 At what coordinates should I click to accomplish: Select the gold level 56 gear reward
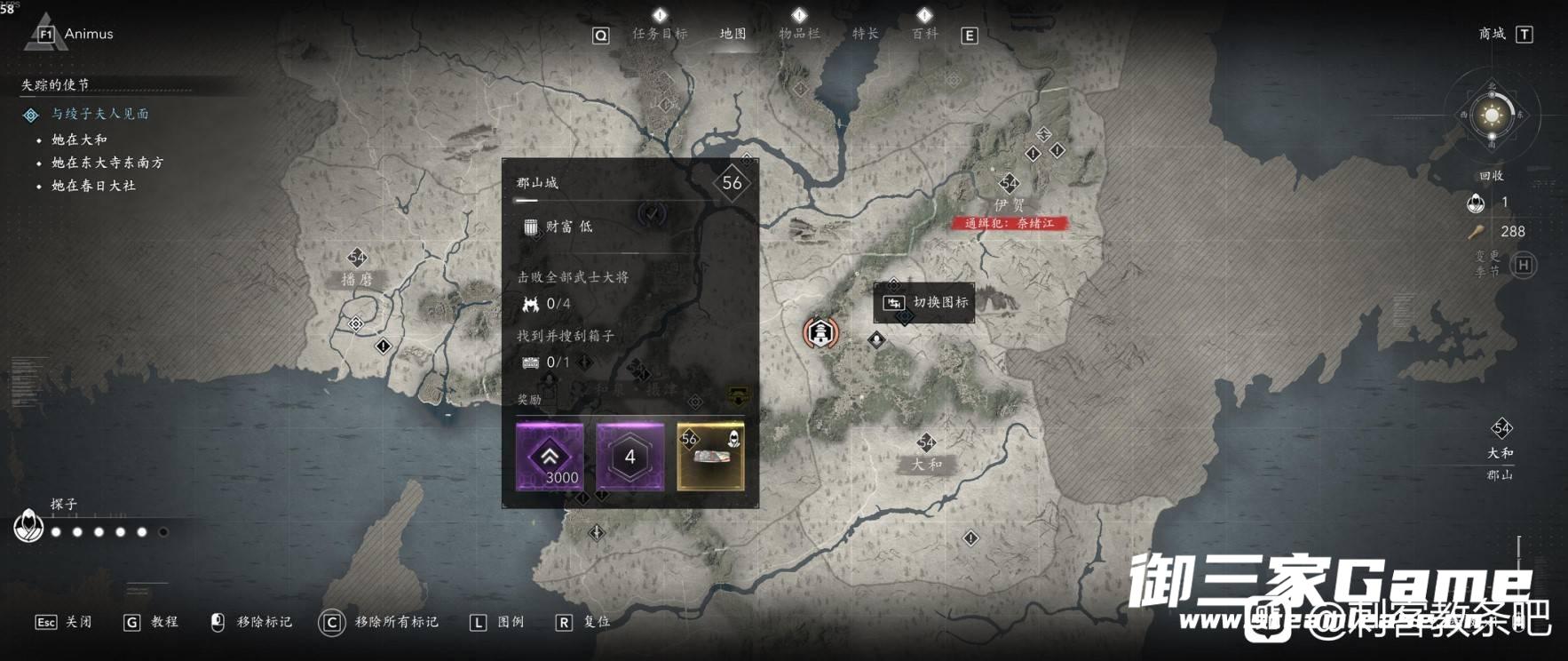[710, 457]
